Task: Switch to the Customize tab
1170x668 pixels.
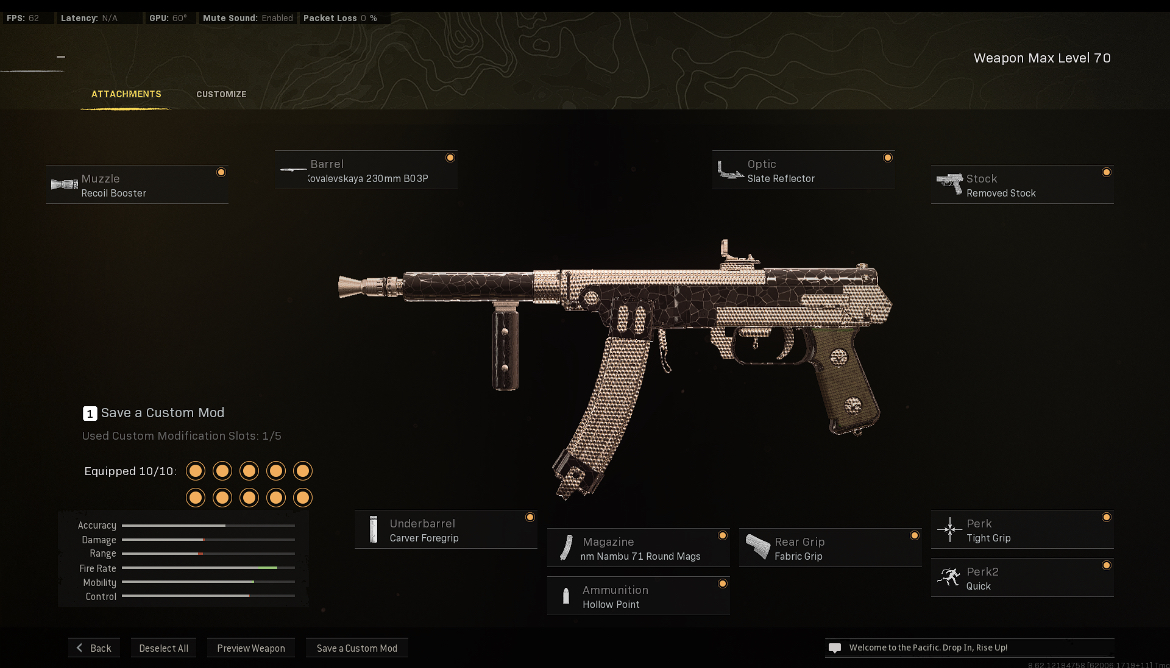Action: [221, 94]
